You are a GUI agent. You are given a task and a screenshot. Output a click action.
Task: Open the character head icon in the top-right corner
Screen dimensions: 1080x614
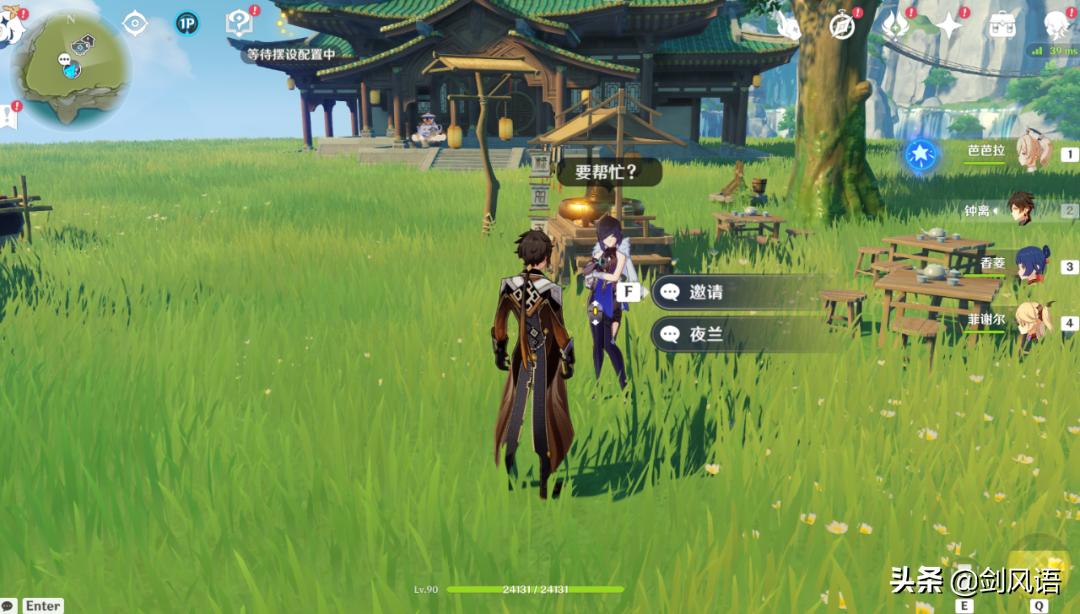1056,26
